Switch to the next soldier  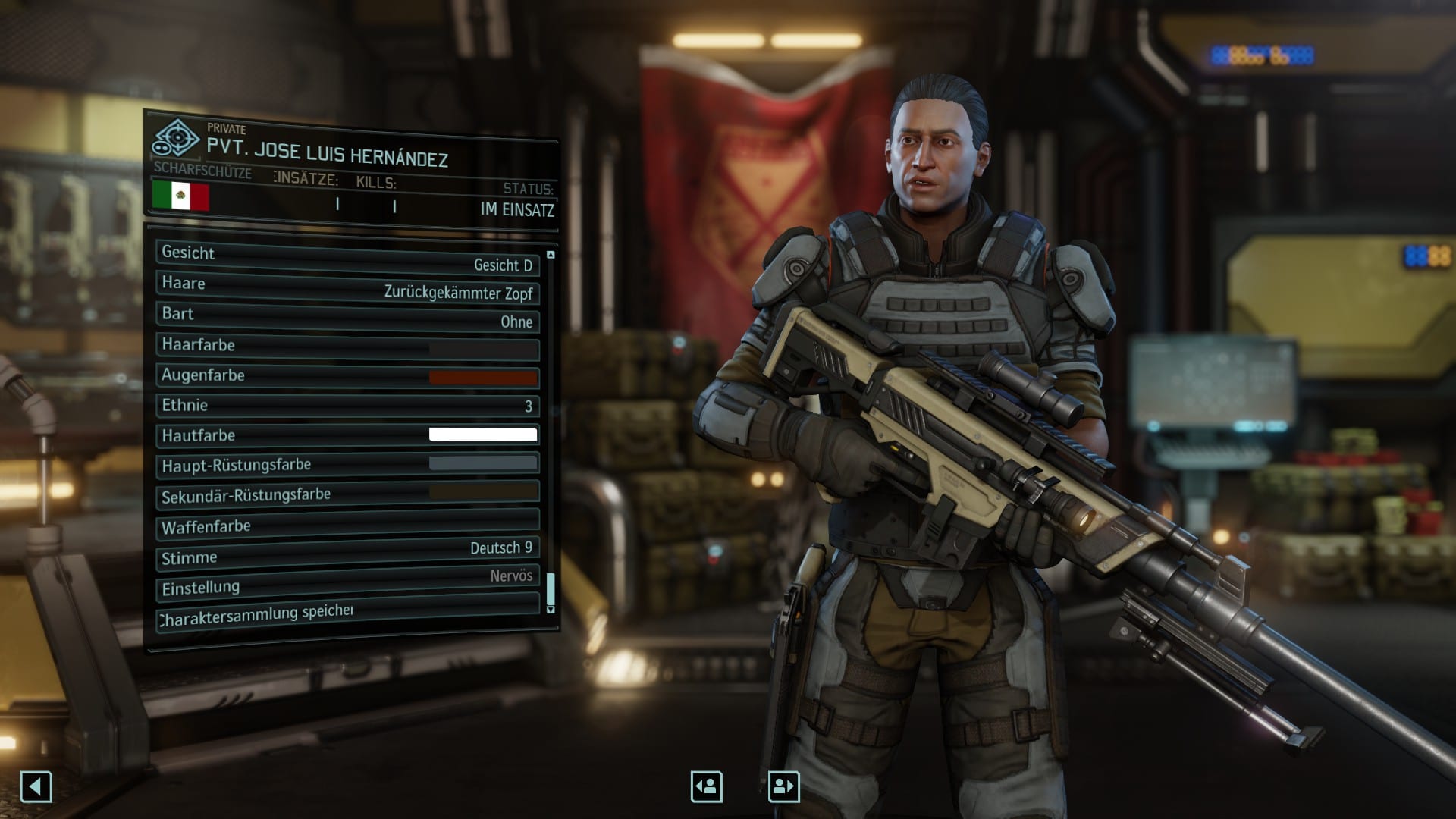[783, 786]
